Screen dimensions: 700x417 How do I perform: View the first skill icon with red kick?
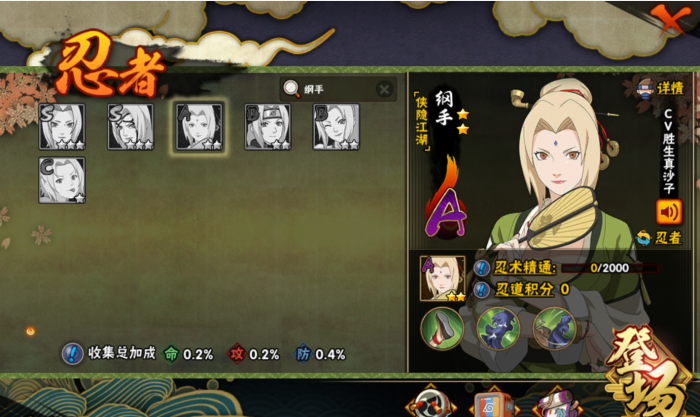click(440, 326)
